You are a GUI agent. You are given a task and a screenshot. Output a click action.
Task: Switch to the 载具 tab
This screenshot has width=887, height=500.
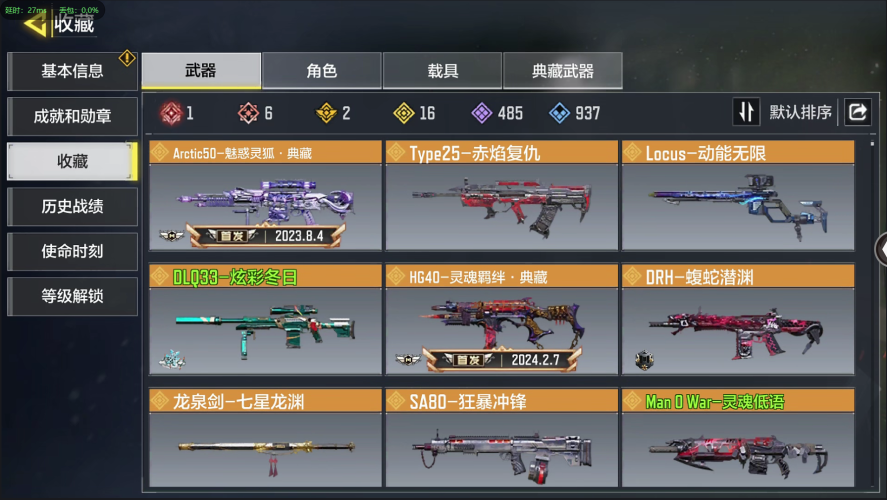442,71
